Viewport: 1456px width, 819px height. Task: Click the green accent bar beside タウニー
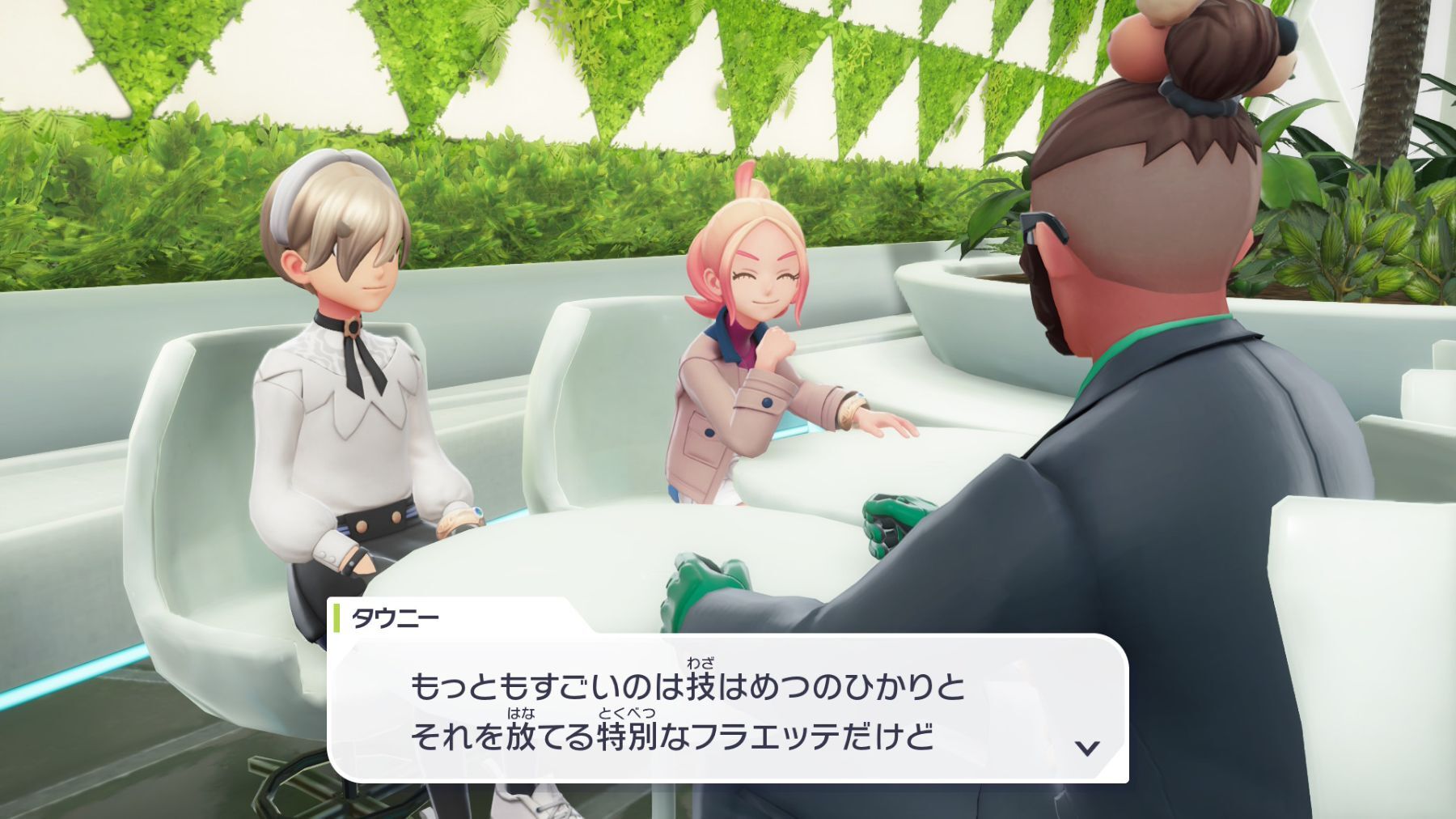click(337, 617)
